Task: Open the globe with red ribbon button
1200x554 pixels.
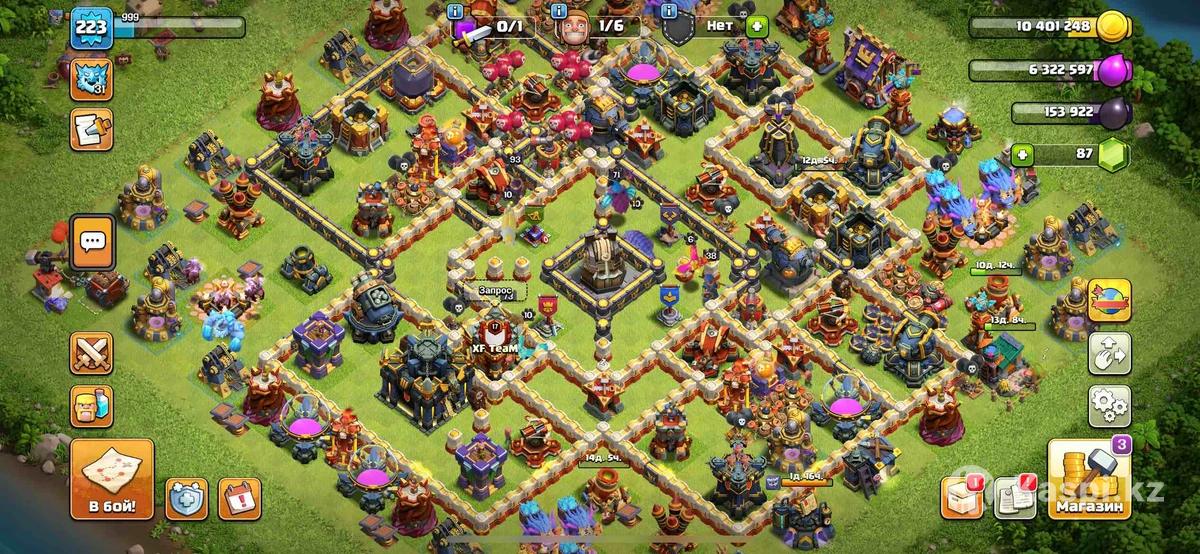Action: (x=1109, y=300)
